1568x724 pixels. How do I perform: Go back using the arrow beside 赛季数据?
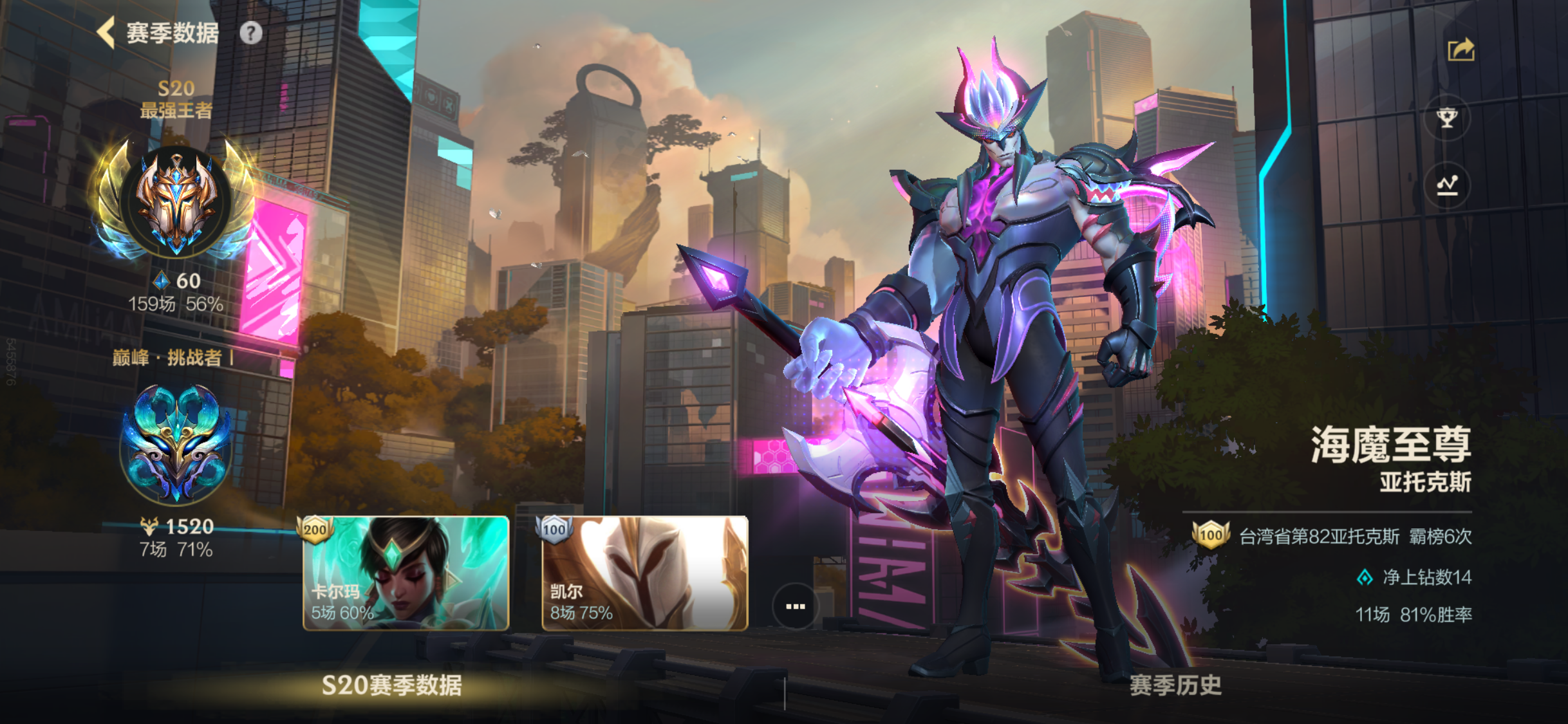(106, 32)
